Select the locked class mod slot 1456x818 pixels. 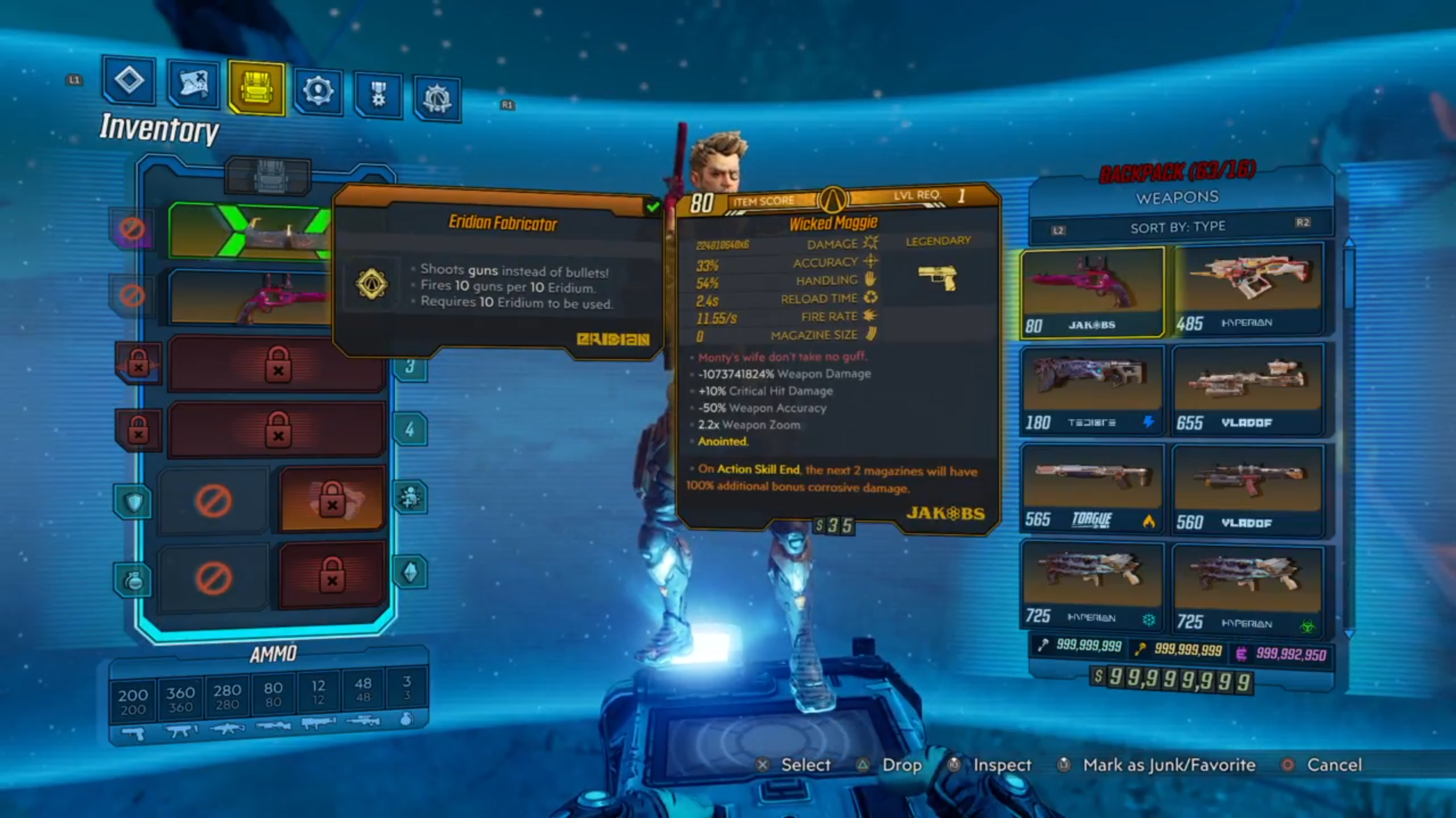click(332, 499)
